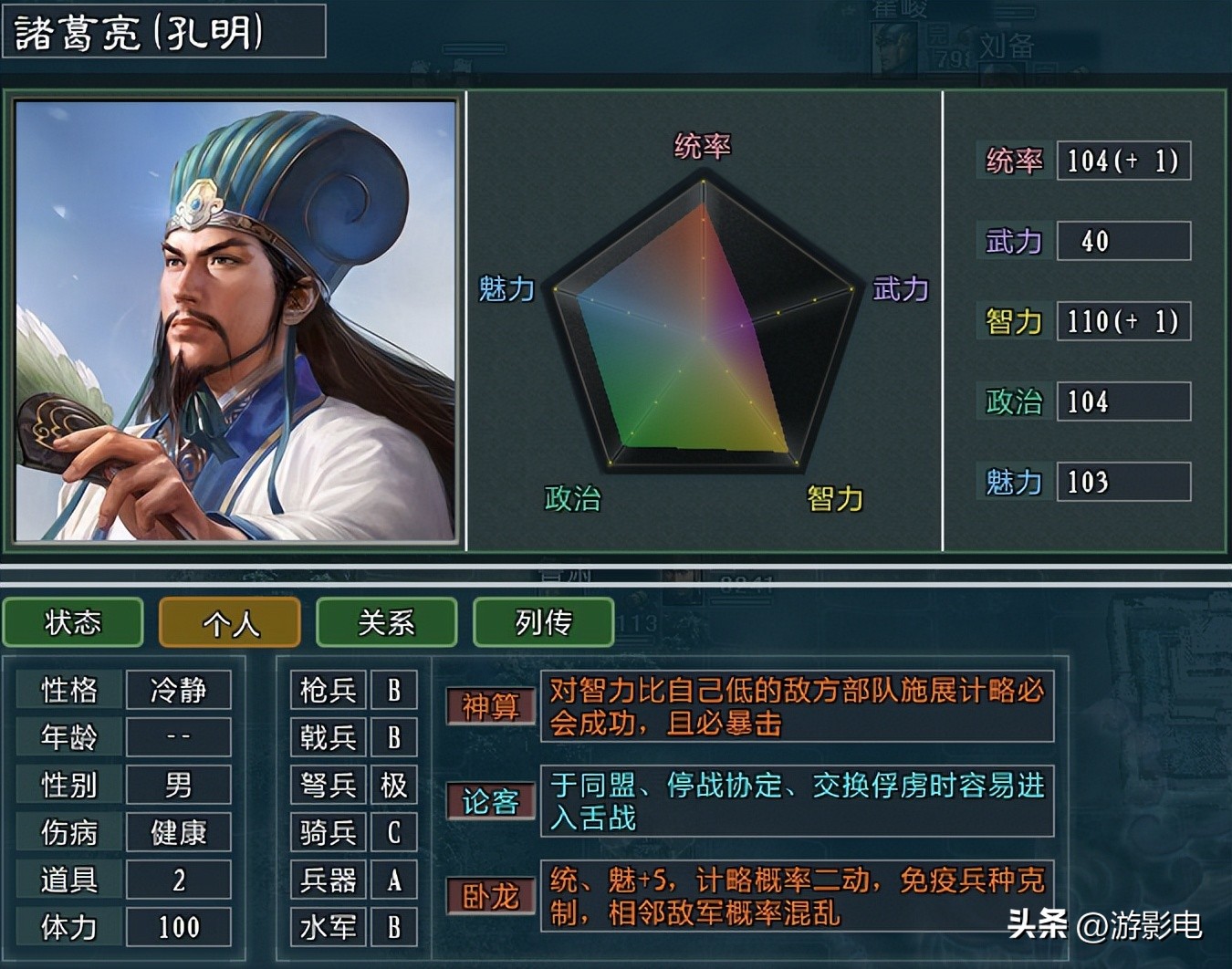Click the 武力 stat label
The width and height of the screenshot is (1232, 969).
(1011, 241)
